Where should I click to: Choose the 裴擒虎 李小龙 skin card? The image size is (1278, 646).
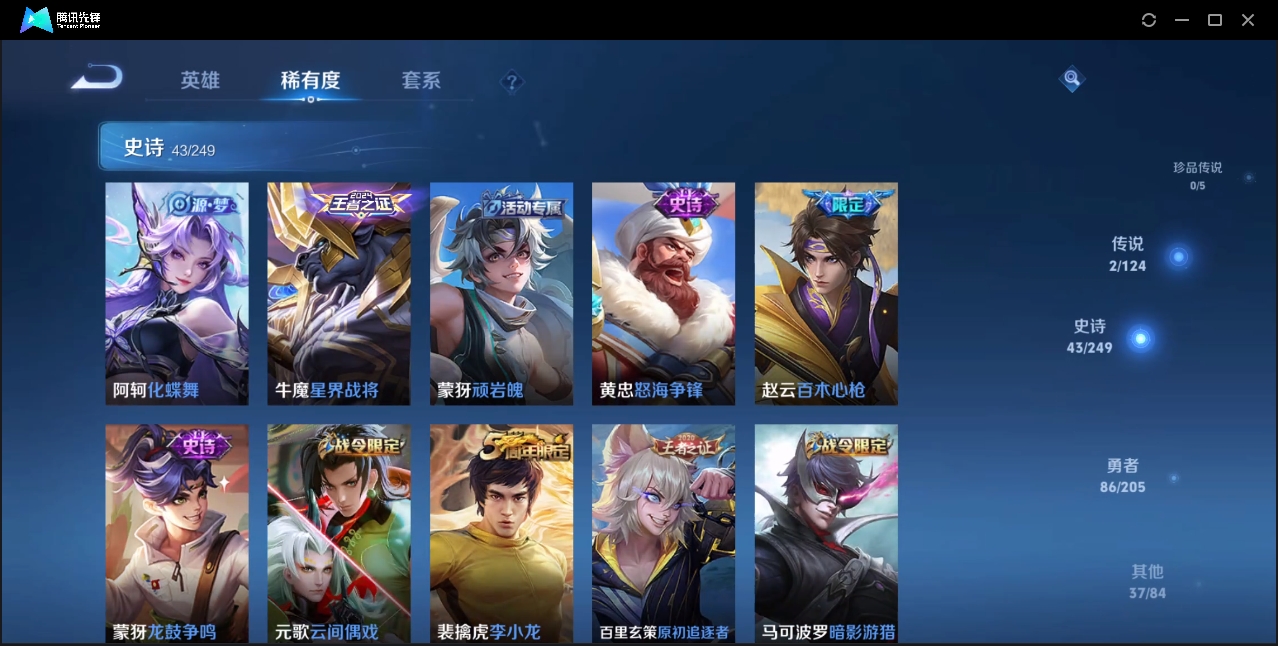click(x=501, y=533)
